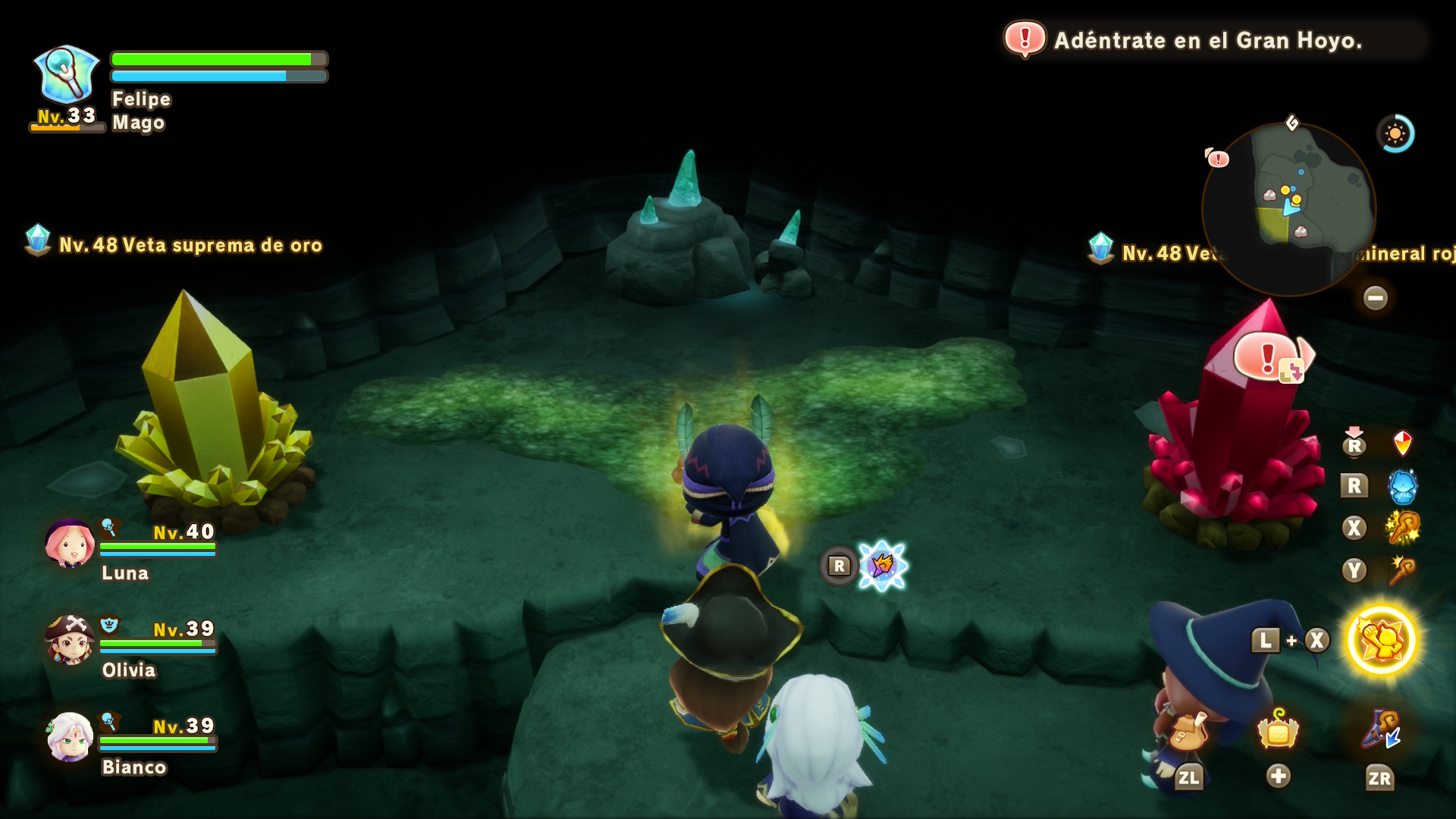
Task: Open the quest tracker 'Adéntrate en el Gran Hoyo'
Action: 1207,40
